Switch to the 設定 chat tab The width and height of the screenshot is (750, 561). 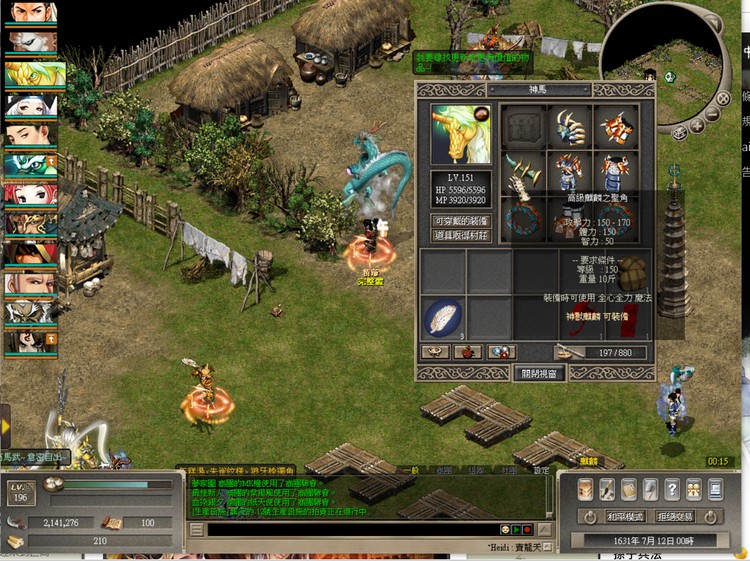540,470
